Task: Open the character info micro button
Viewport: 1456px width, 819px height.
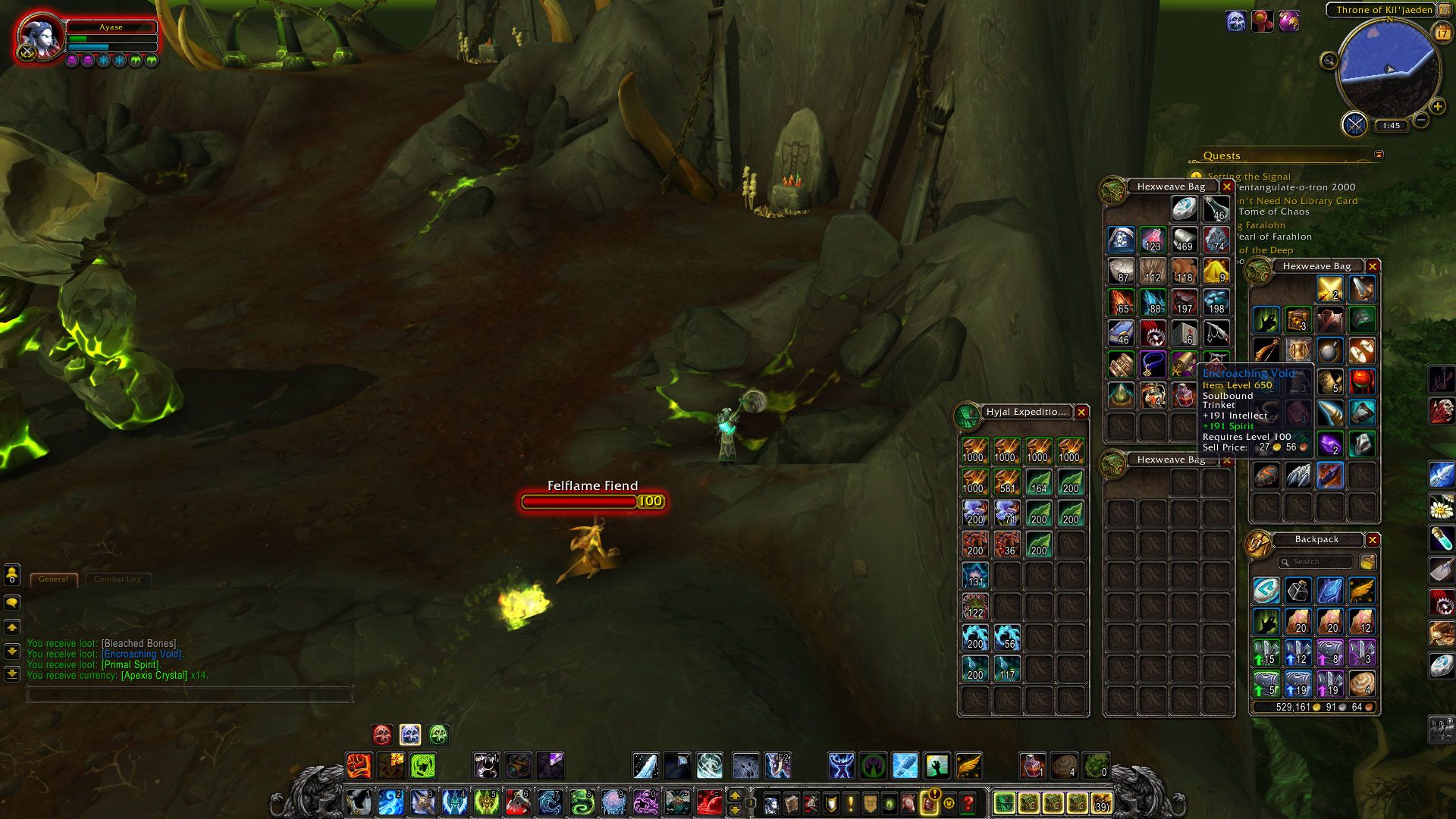Action: (770, 802)
